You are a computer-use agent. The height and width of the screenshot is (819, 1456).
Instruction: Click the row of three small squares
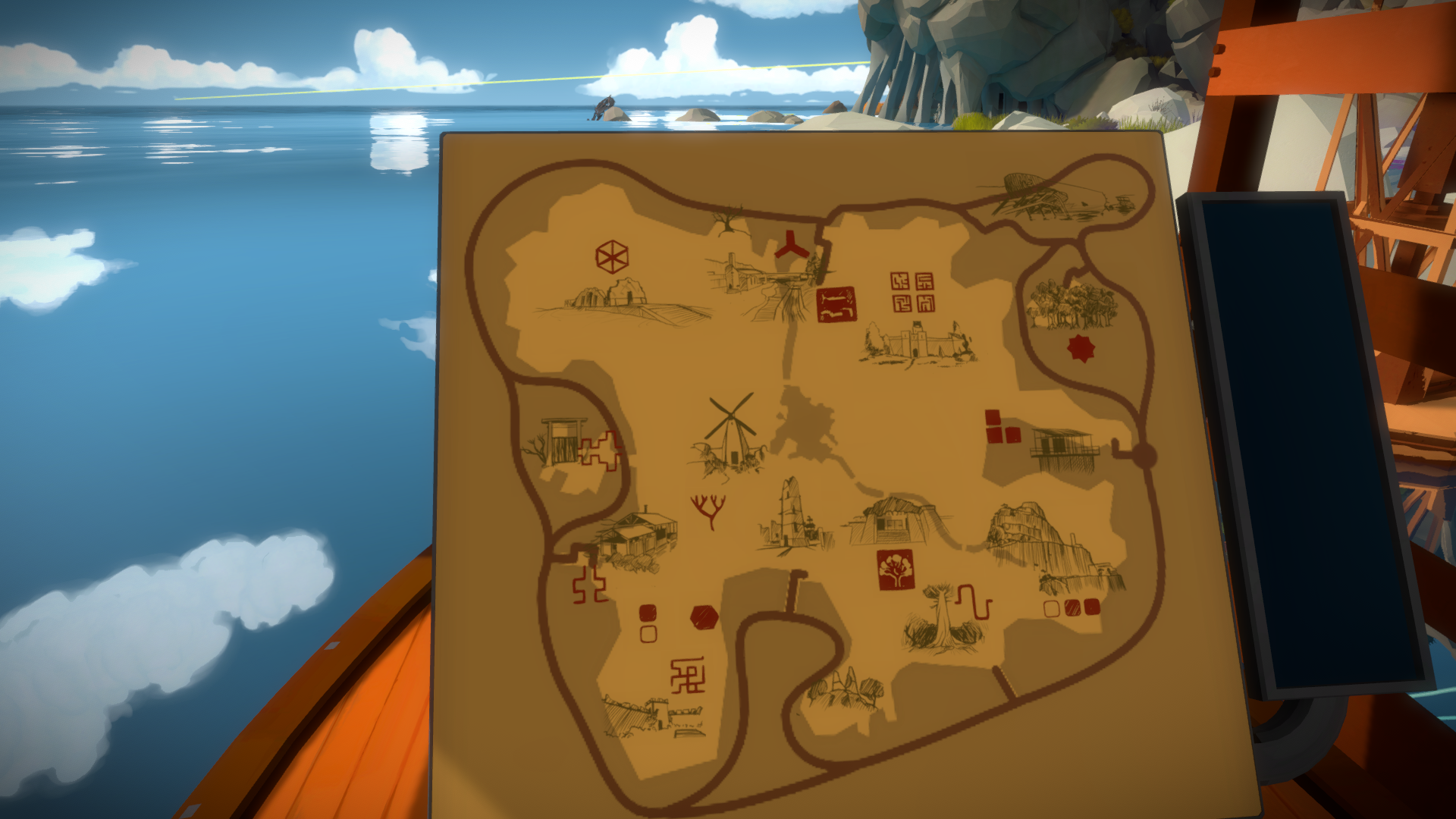(x=1072, y=607)
